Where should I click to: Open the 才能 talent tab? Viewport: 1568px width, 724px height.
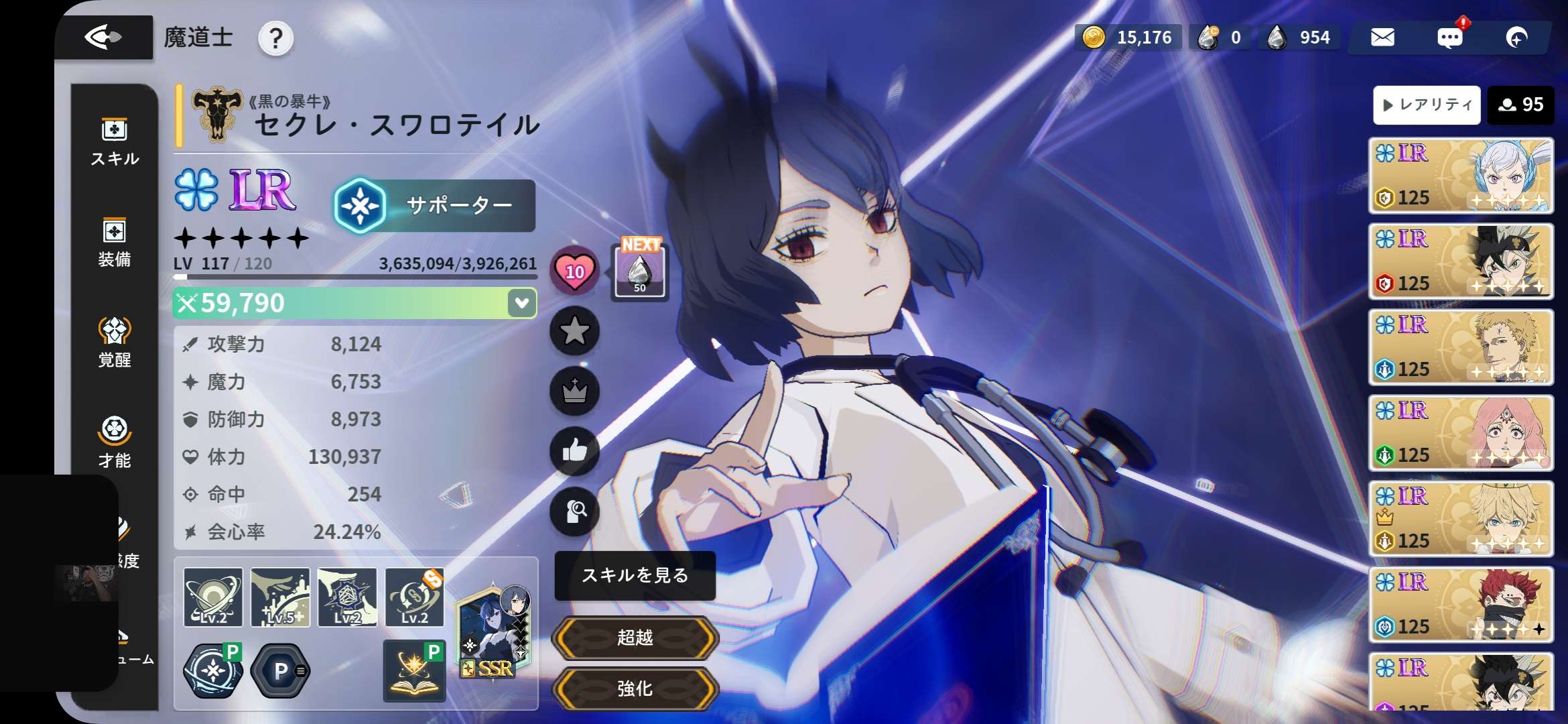[x=115, y=442]
